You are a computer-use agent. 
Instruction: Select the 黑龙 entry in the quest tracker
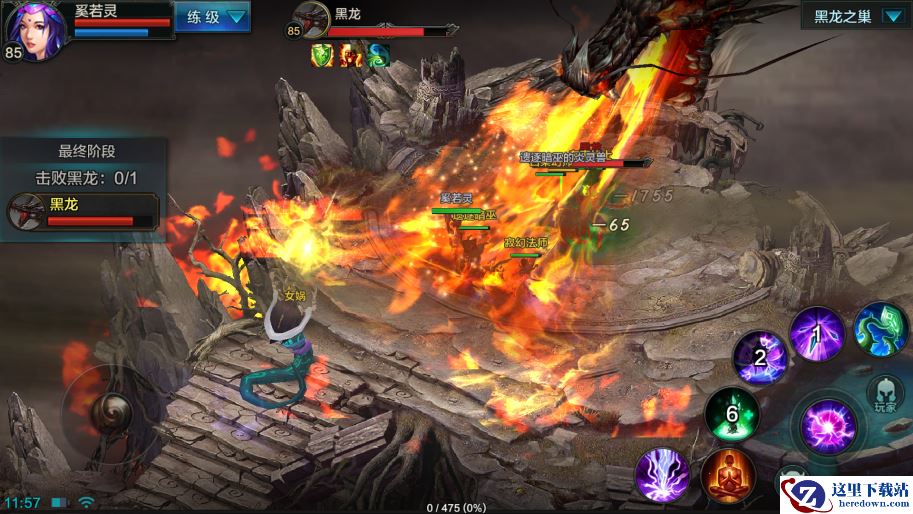(x=83, y=211)
